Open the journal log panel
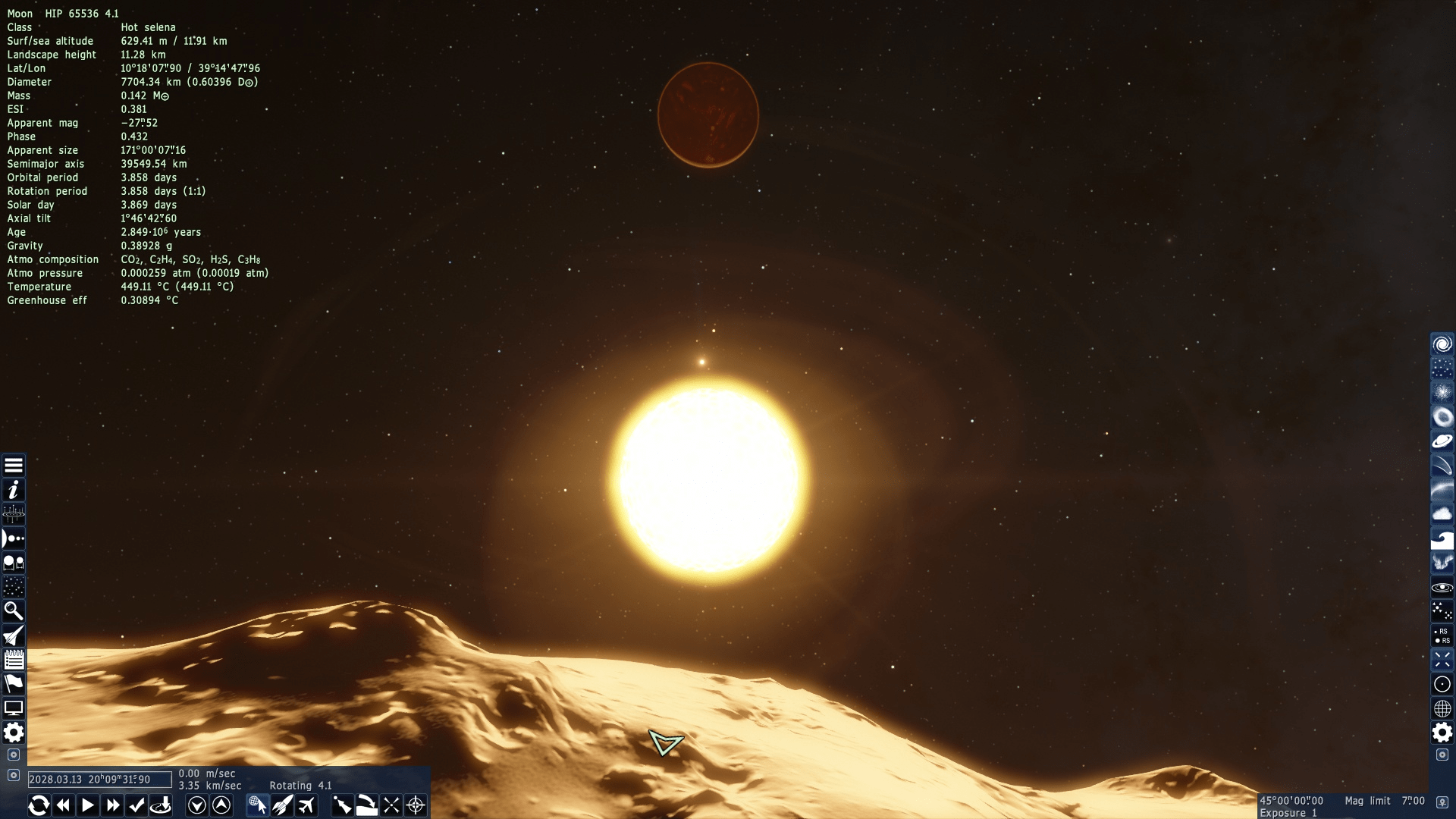Image resolution: width=1456 pixels, height=819 pixels. [14, 660]
